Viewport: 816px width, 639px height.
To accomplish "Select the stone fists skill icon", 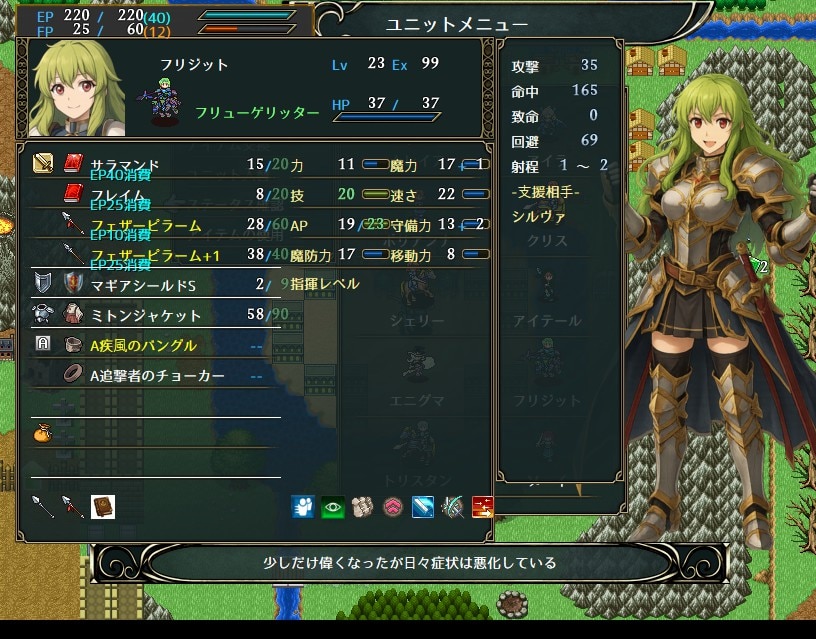I will 362,507.
